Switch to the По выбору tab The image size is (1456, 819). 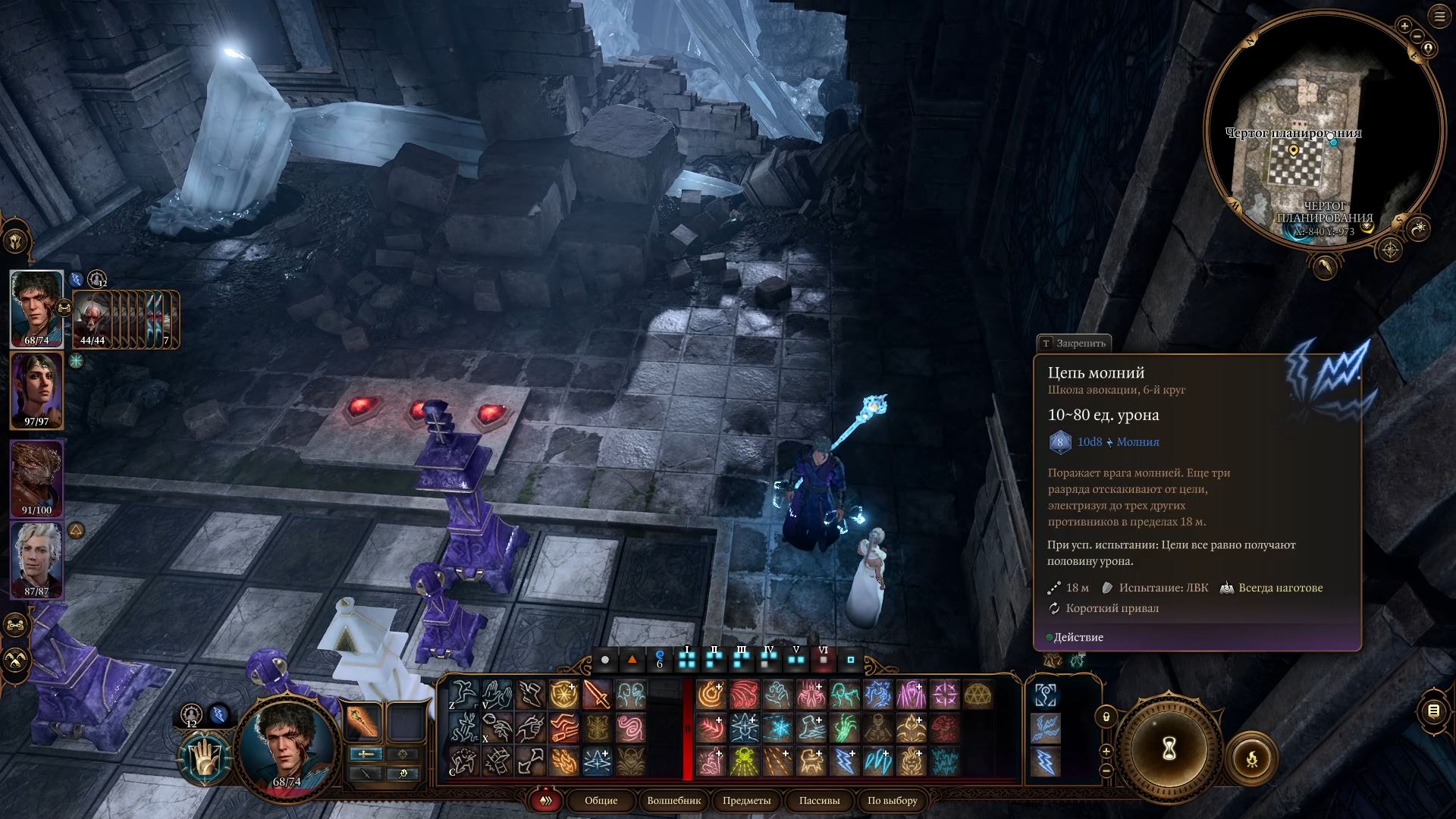(892, 801)
